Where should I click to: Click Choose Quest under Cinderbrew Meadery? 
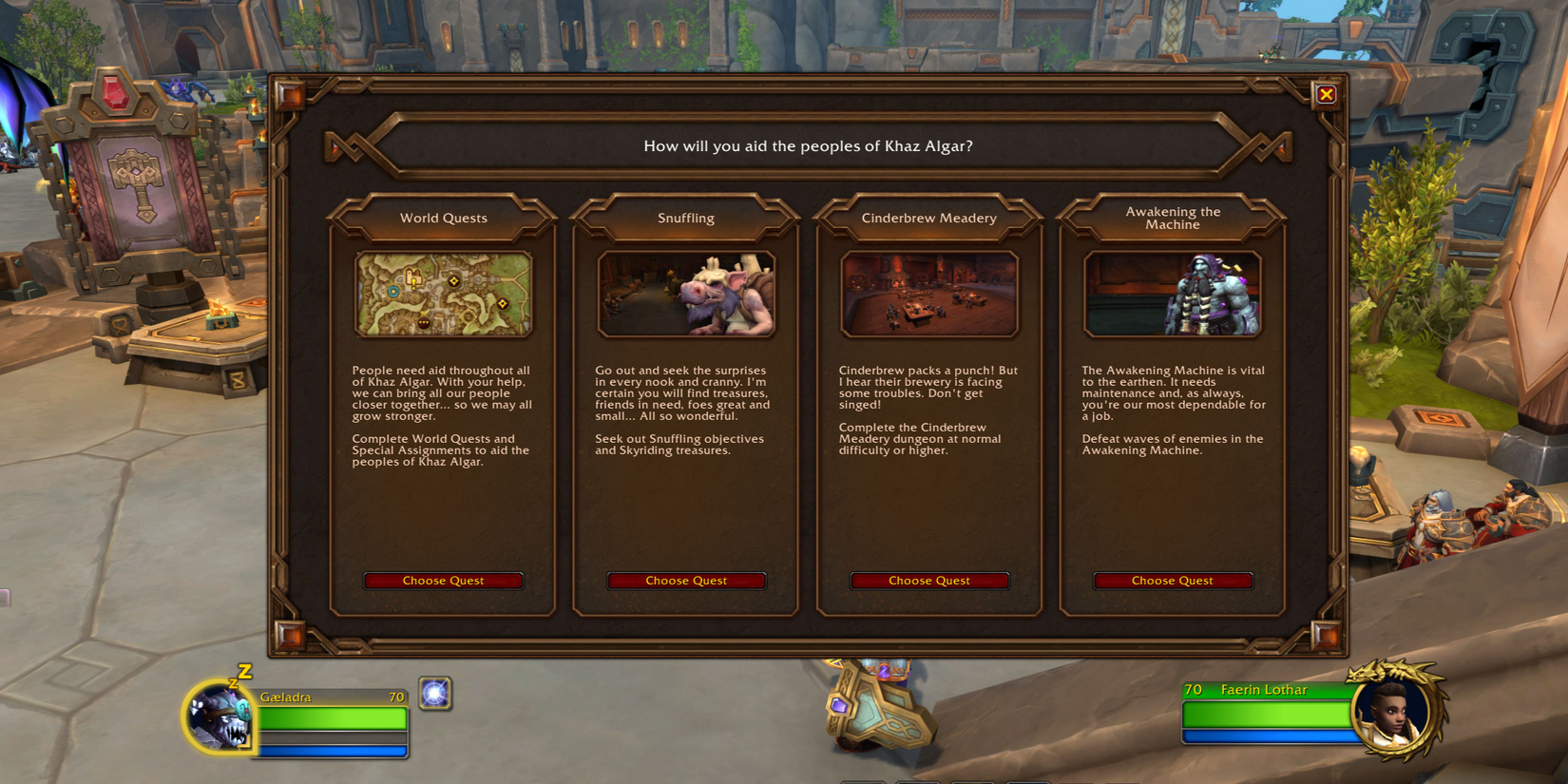tap(929, 581)
